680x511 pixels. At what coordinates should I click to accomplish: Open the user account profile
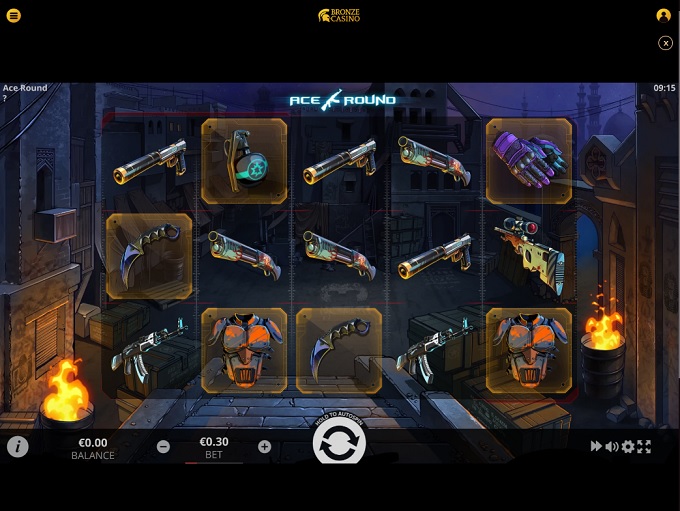coord(663,16)
